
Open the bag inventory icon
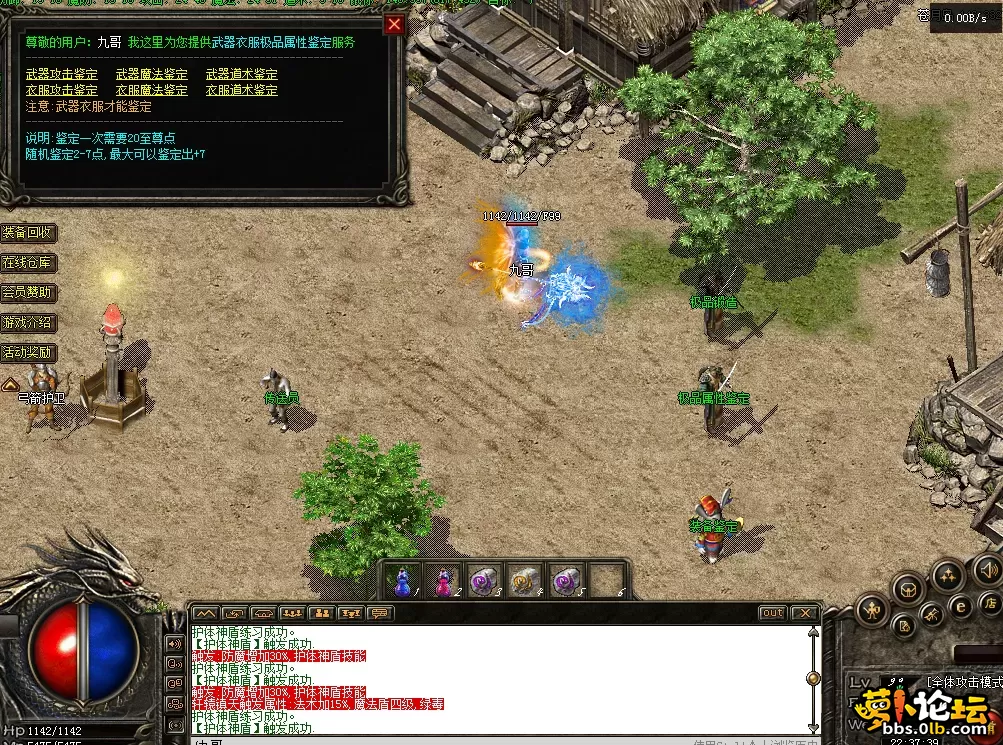pyautogui.click(x=907, y=588)
